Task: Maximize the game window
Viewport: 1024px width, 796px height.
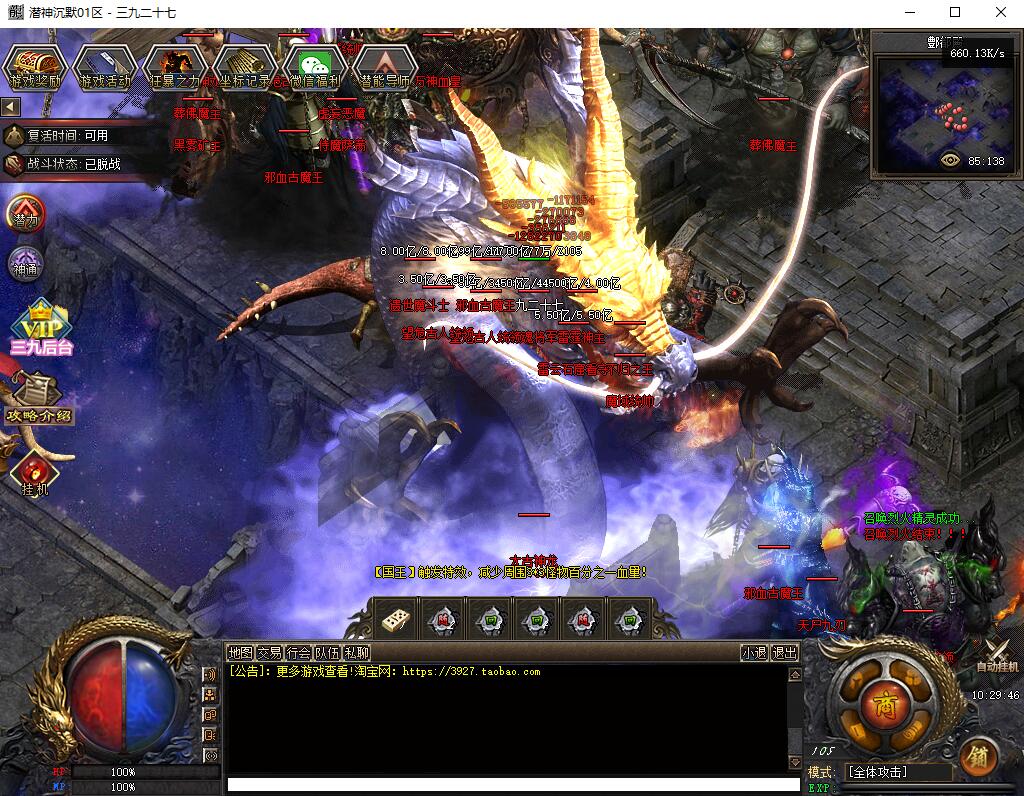Action: (954, 13)
